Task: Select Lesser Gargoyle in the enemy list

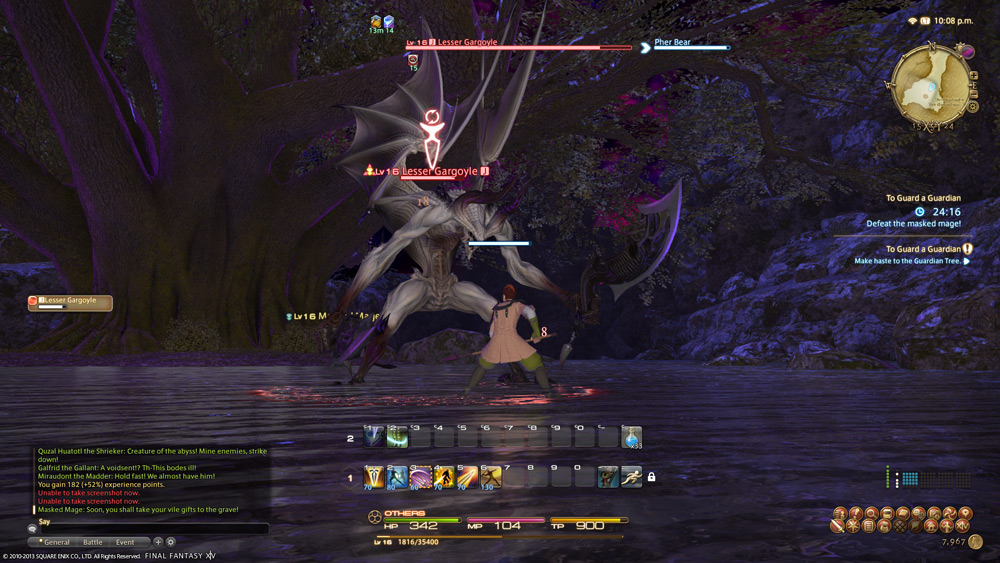Action: (70, 302)
